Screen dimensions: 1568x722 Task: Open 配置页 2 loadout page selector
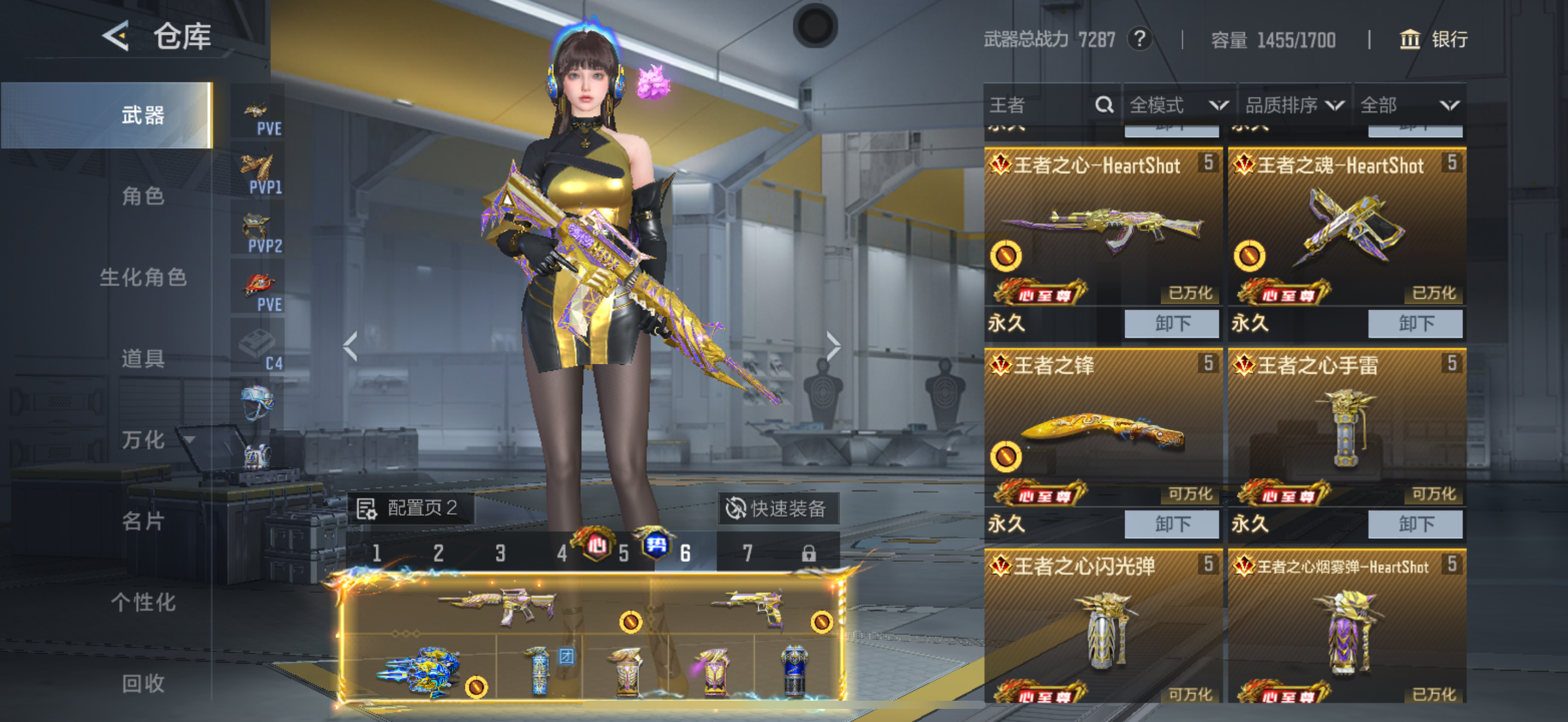click(x=410, y=508)
